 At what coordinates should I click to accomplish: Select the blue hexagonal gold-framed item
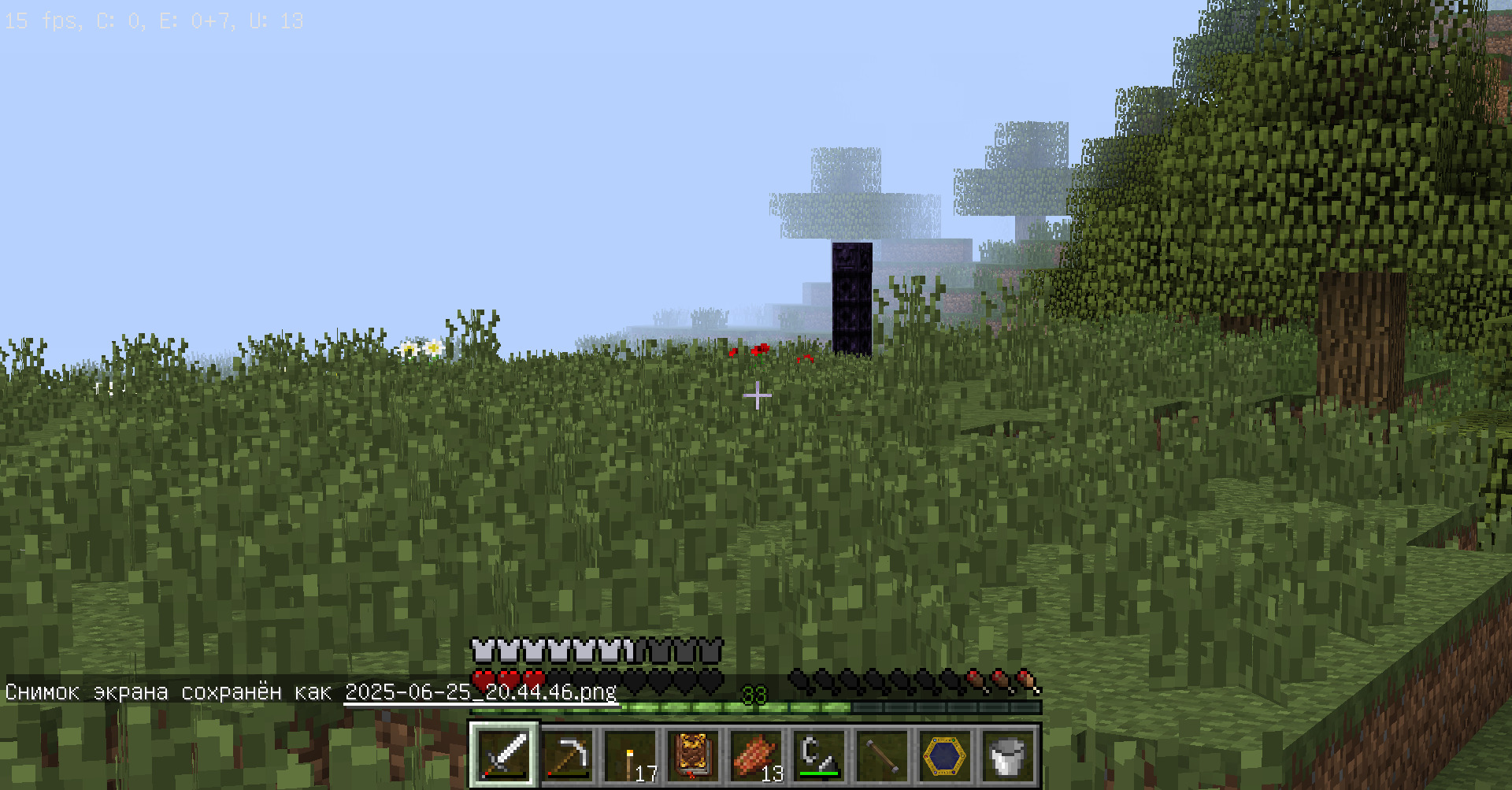pos(945,755)
